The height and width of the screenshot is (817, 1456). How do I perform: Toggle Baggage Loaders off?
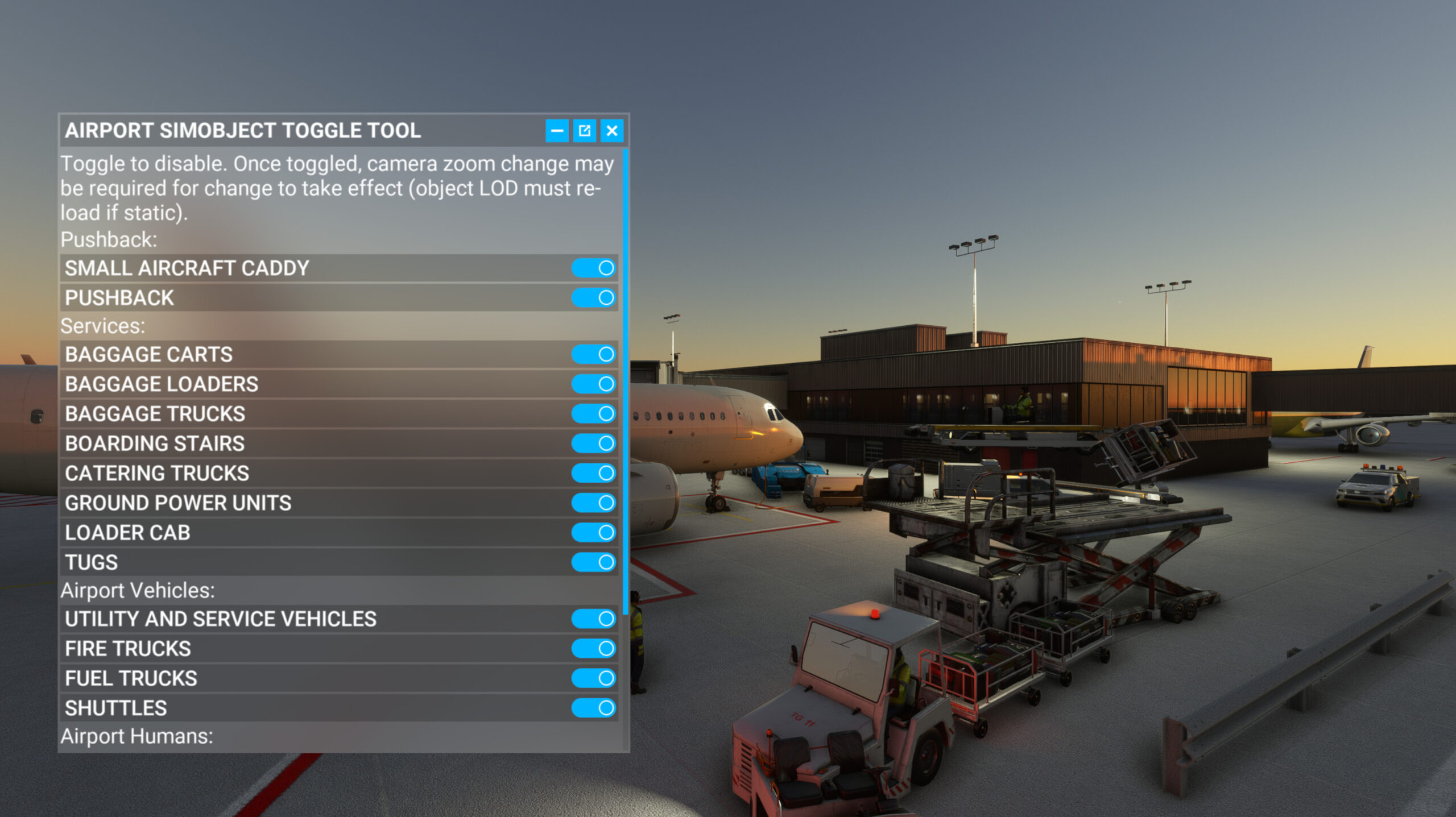pos(594,384)
